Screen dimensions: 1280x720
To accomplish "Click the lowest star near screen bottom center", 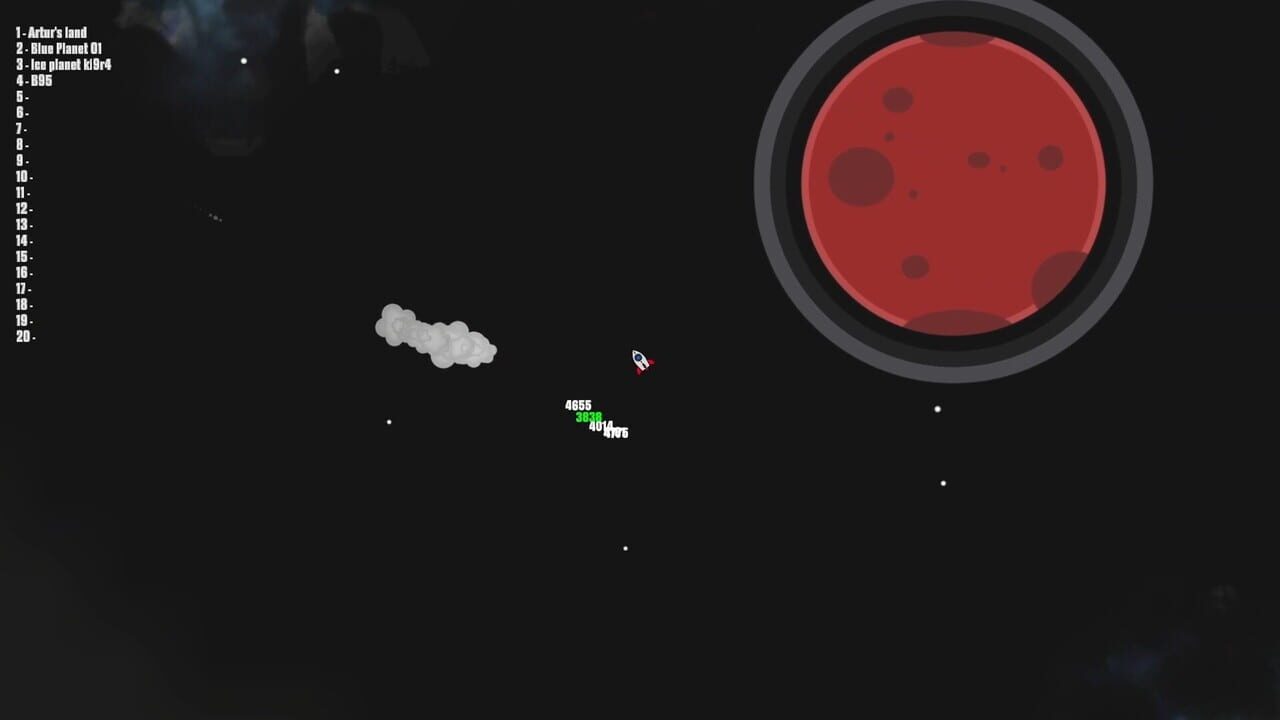I will point(627,547).
